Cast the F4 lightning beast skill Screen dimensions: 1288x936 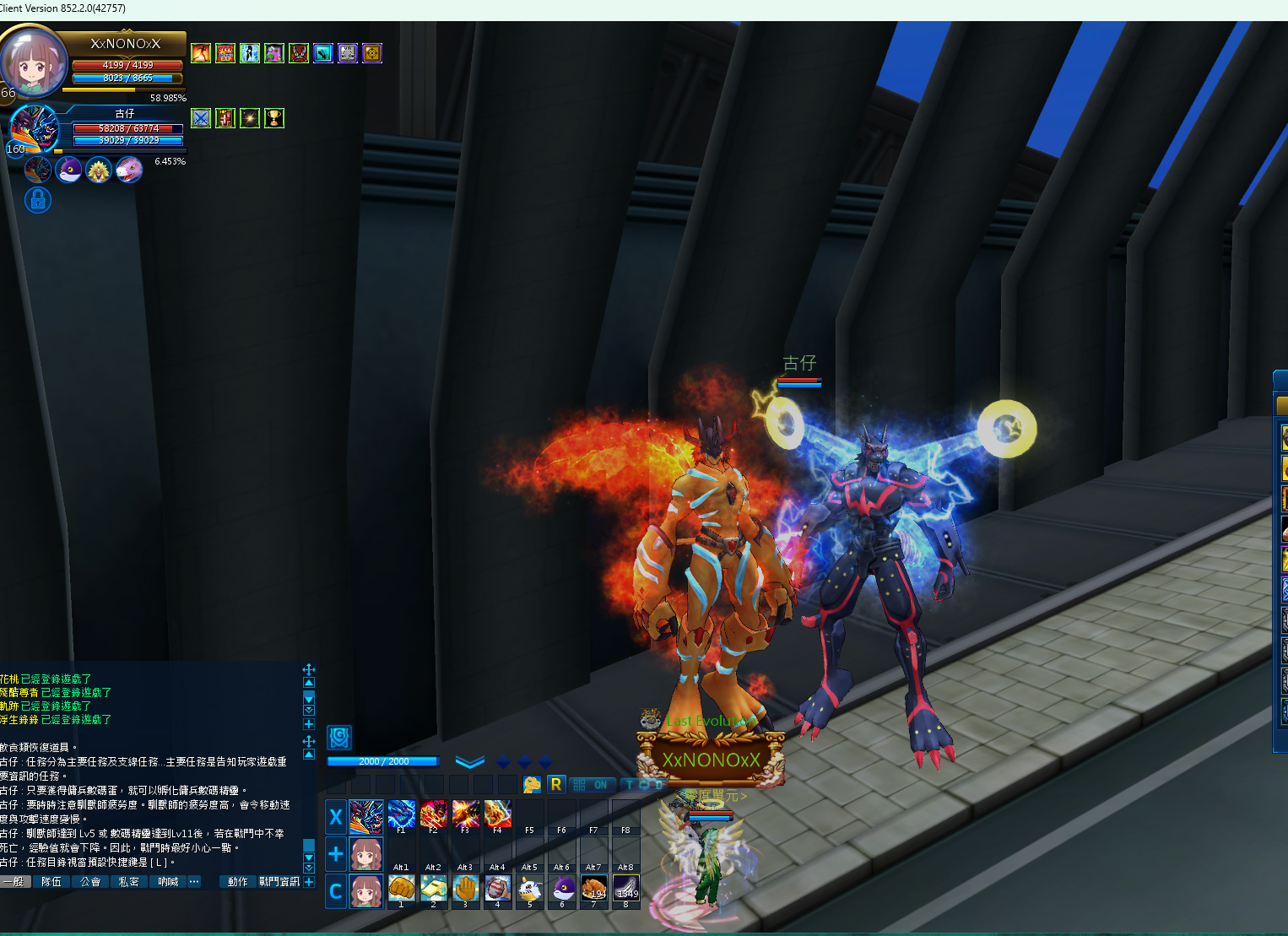pos(497,814)
